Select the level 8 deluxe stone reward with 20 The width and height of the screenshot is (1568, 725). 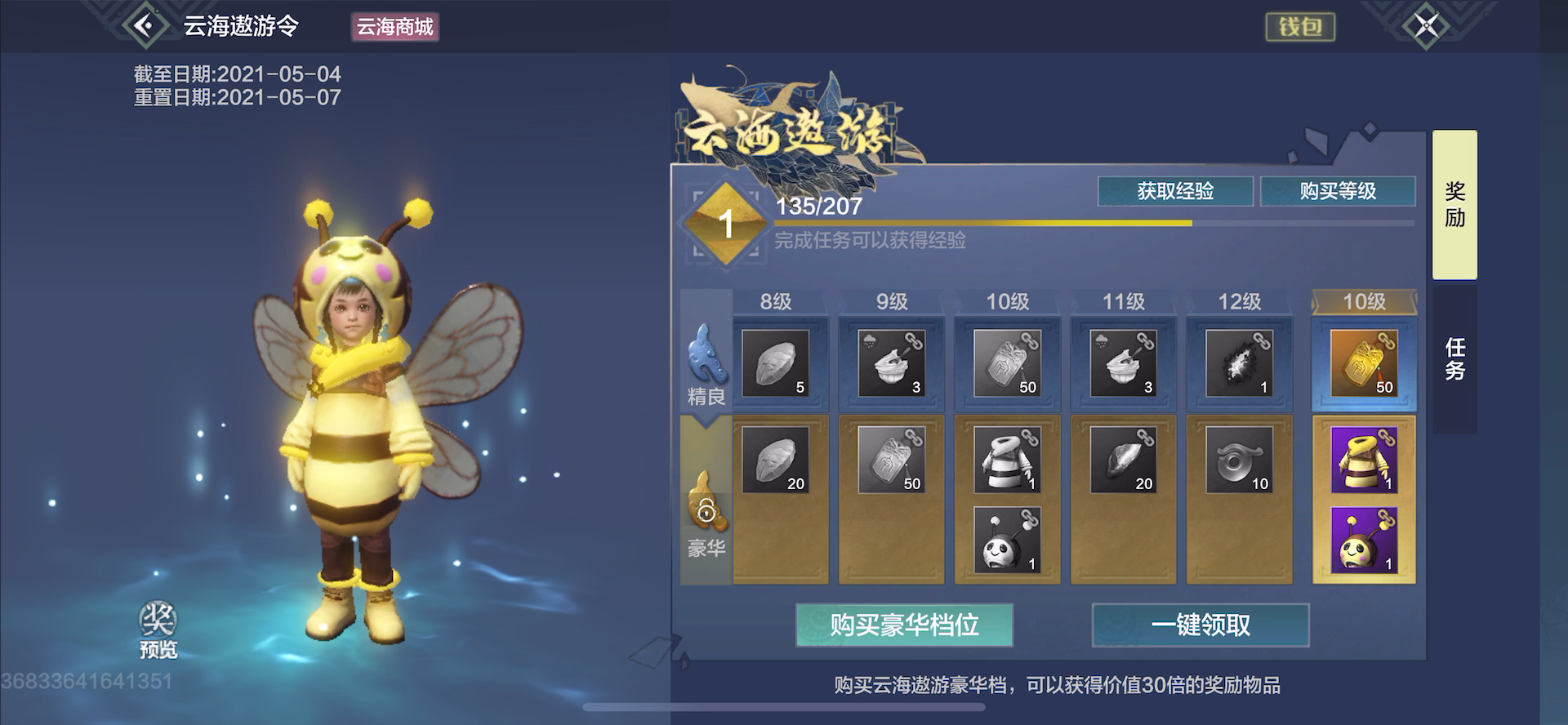click(775, 460)
